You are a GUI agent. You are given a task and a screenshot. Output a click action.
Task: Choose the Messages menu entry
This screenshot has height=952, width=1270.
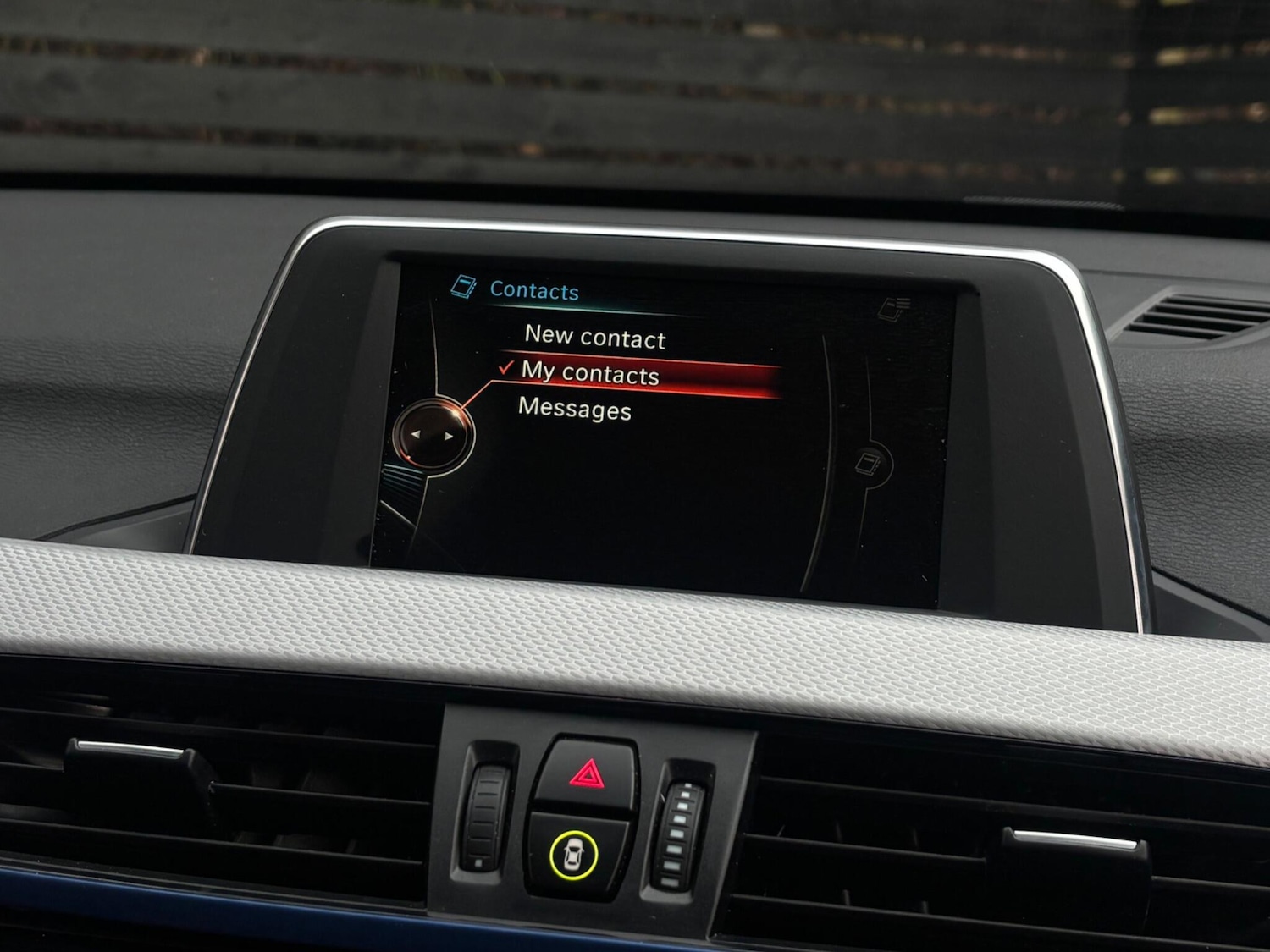(574, 409)
